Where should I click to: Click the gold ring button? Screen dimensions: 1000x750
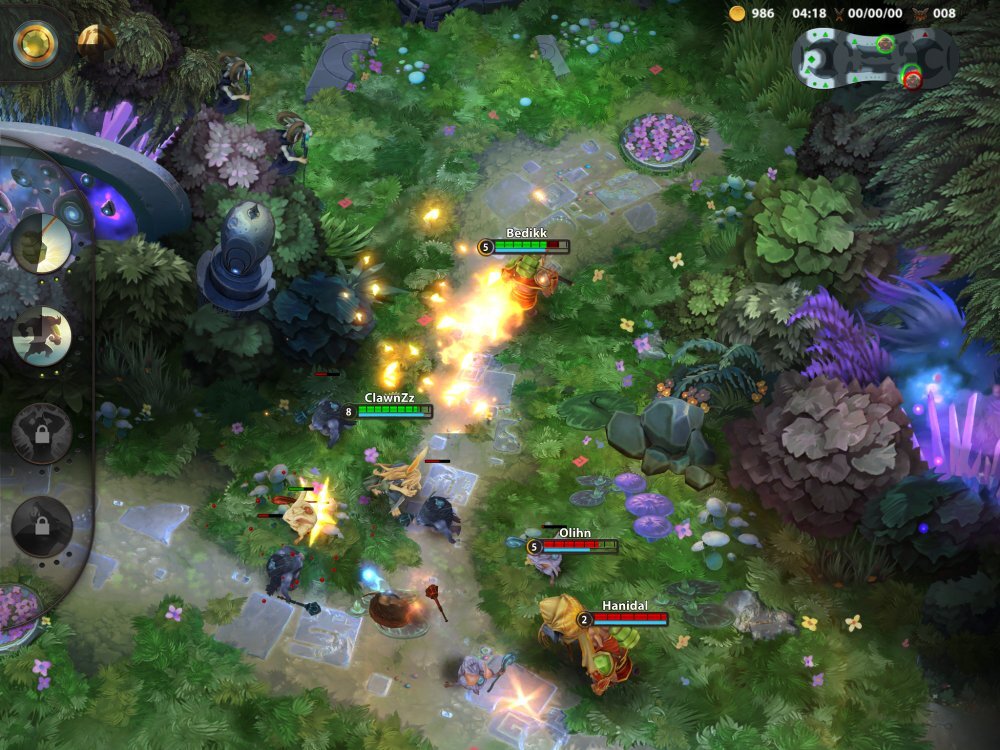35,42
